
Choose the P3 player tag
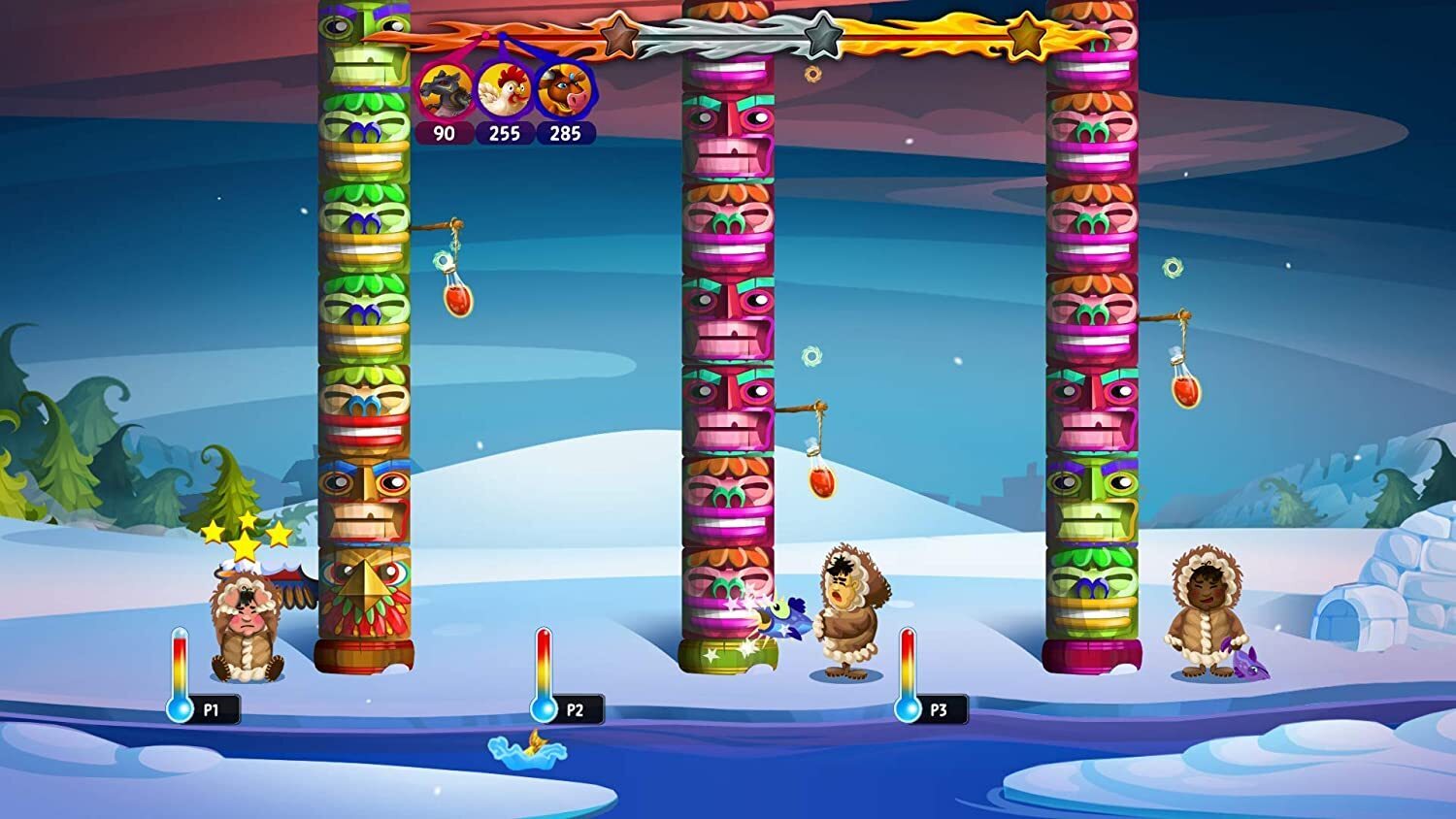938,709
